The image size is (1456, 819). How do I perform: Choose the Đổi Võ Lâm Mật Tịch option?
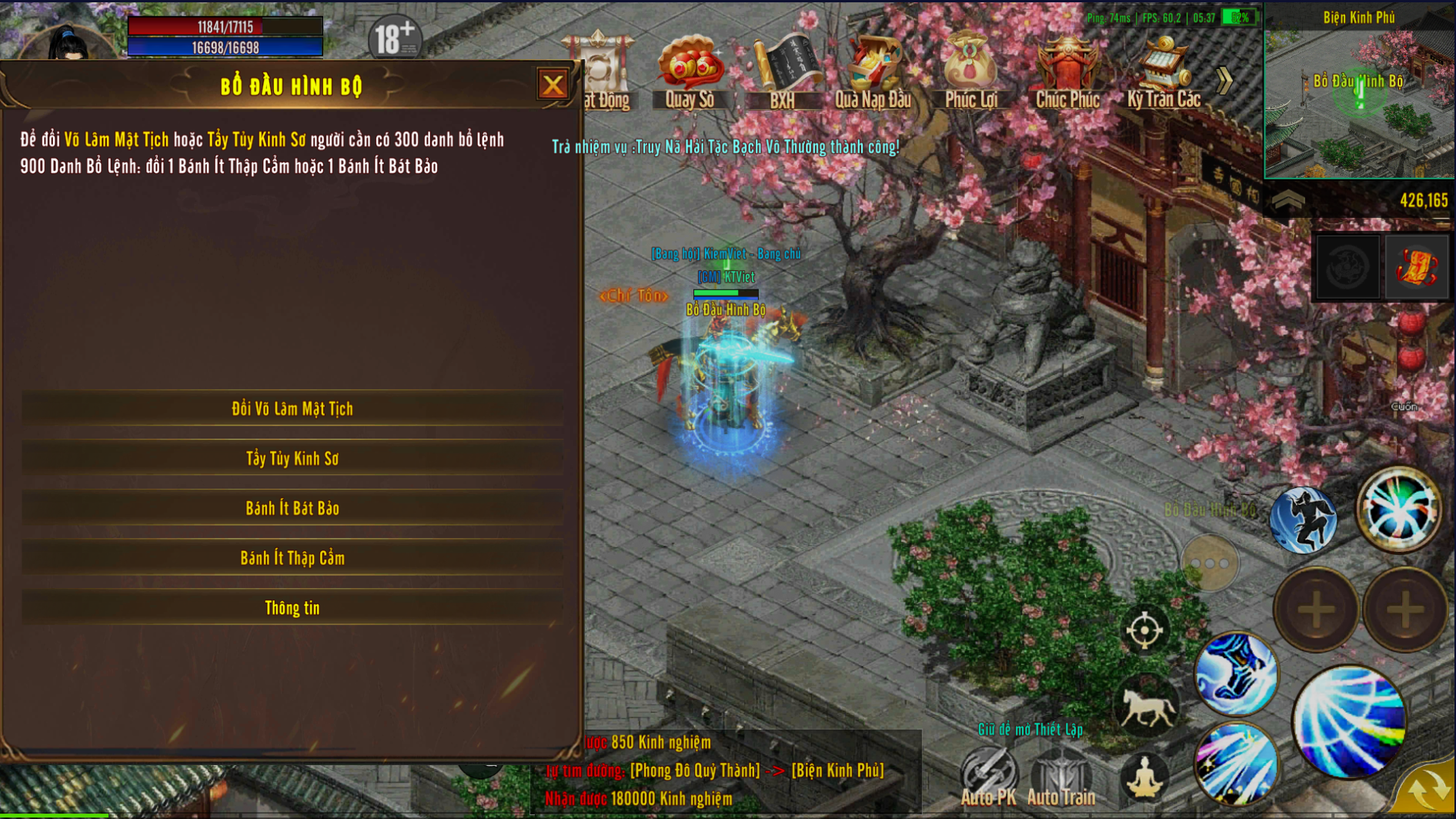[292, 409]
